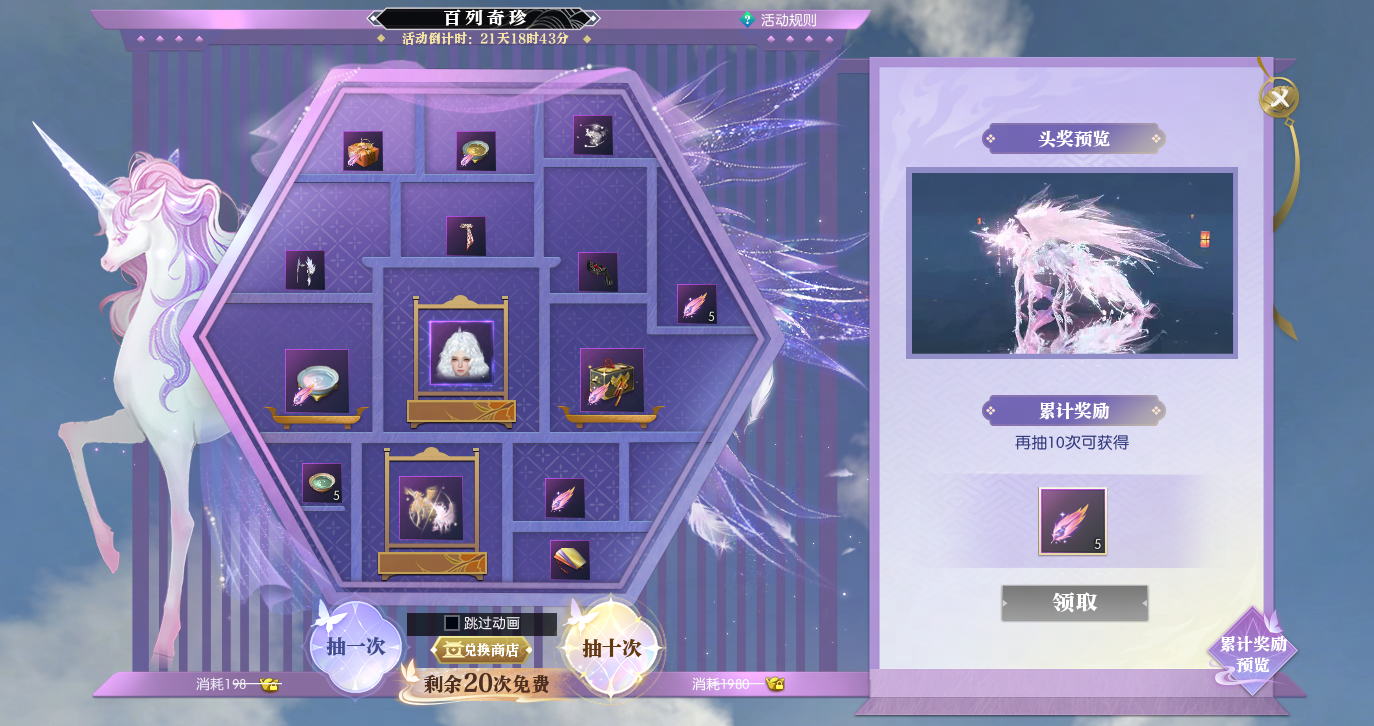1374x726 pixels.
Task: Select the dark crossbow weapon prize
Action: click(597, 272)
